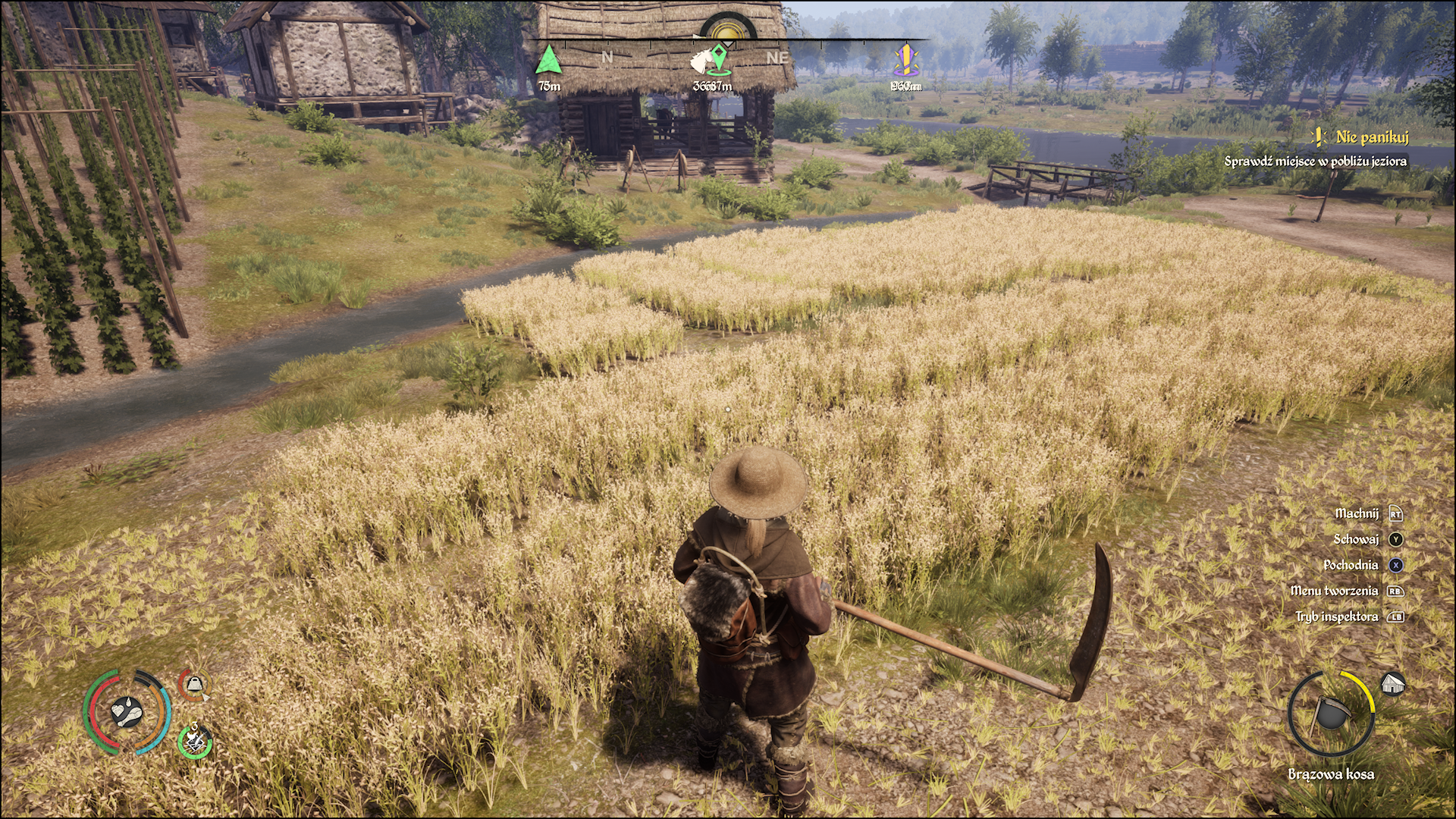Open the carry weight indicator icon
The image size is (1456, 819).
(x=195, y=686)
